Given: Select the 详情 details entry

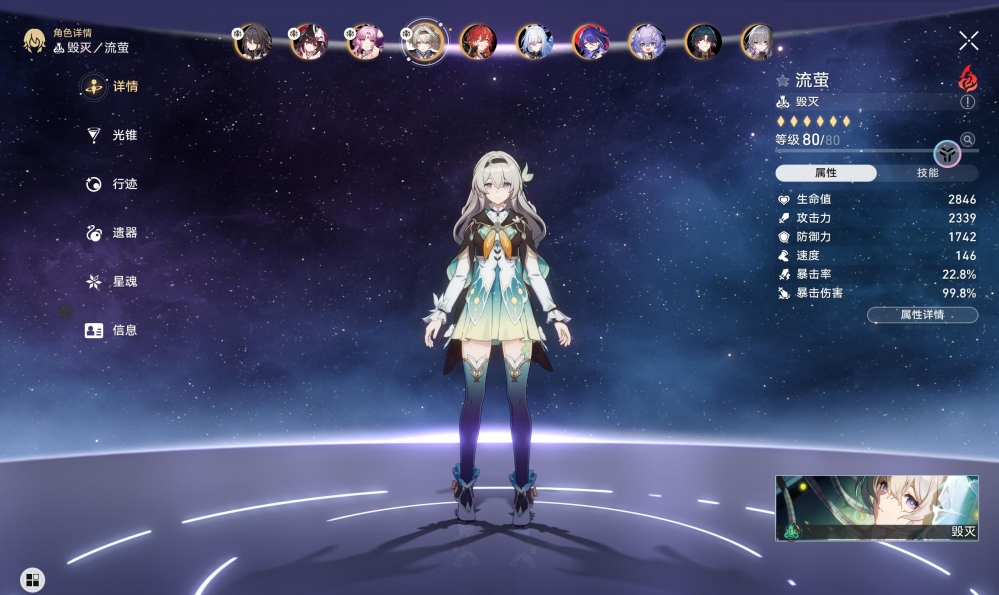Looking at the screenshot, I should pos(111,87).
